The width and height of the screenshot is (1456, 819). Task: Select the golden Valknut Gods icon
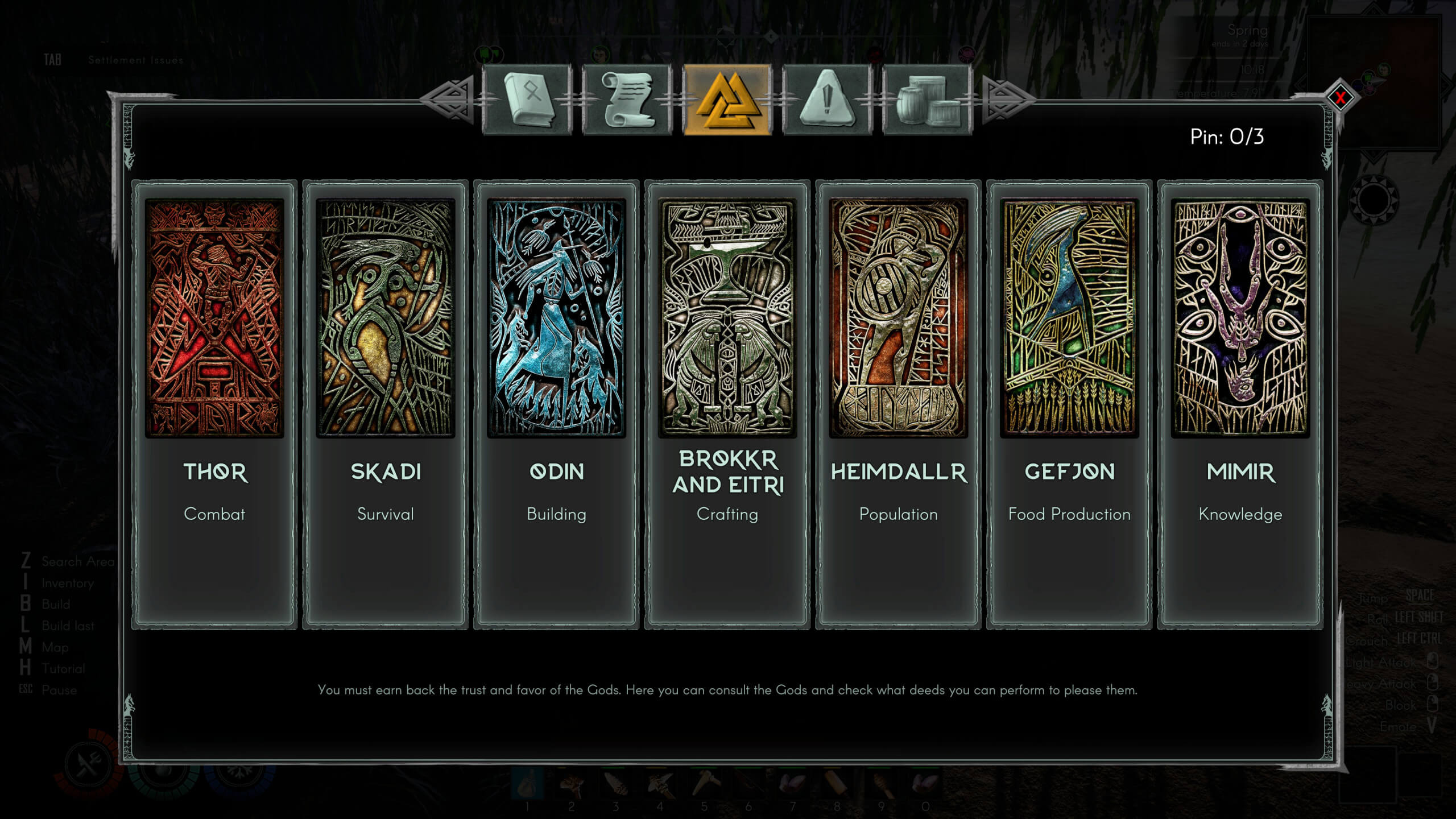729,102
